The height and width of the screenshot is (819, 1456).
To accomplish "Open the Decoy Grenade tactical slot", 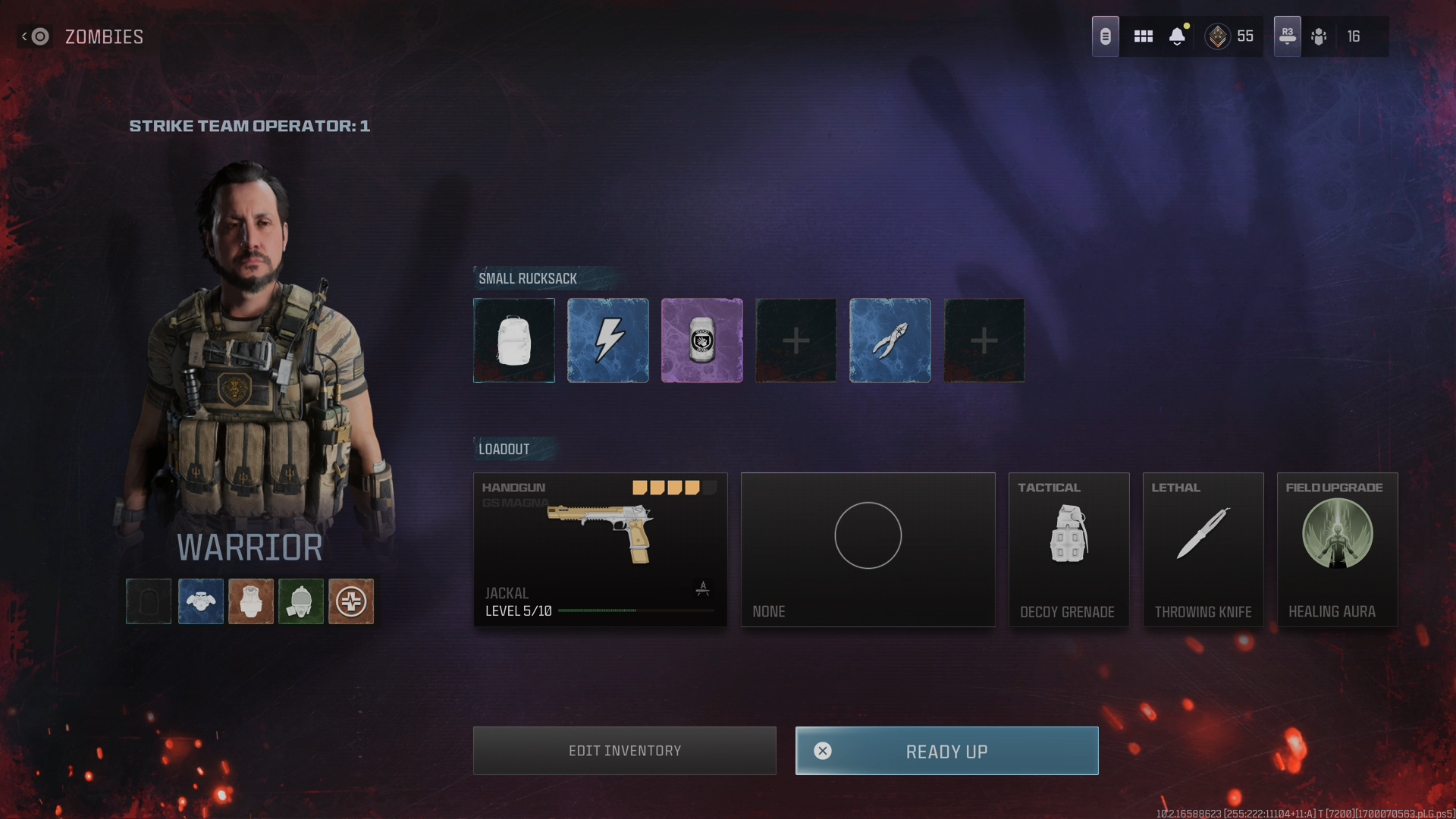I will pyautogui.click(x=1068, y=550).
